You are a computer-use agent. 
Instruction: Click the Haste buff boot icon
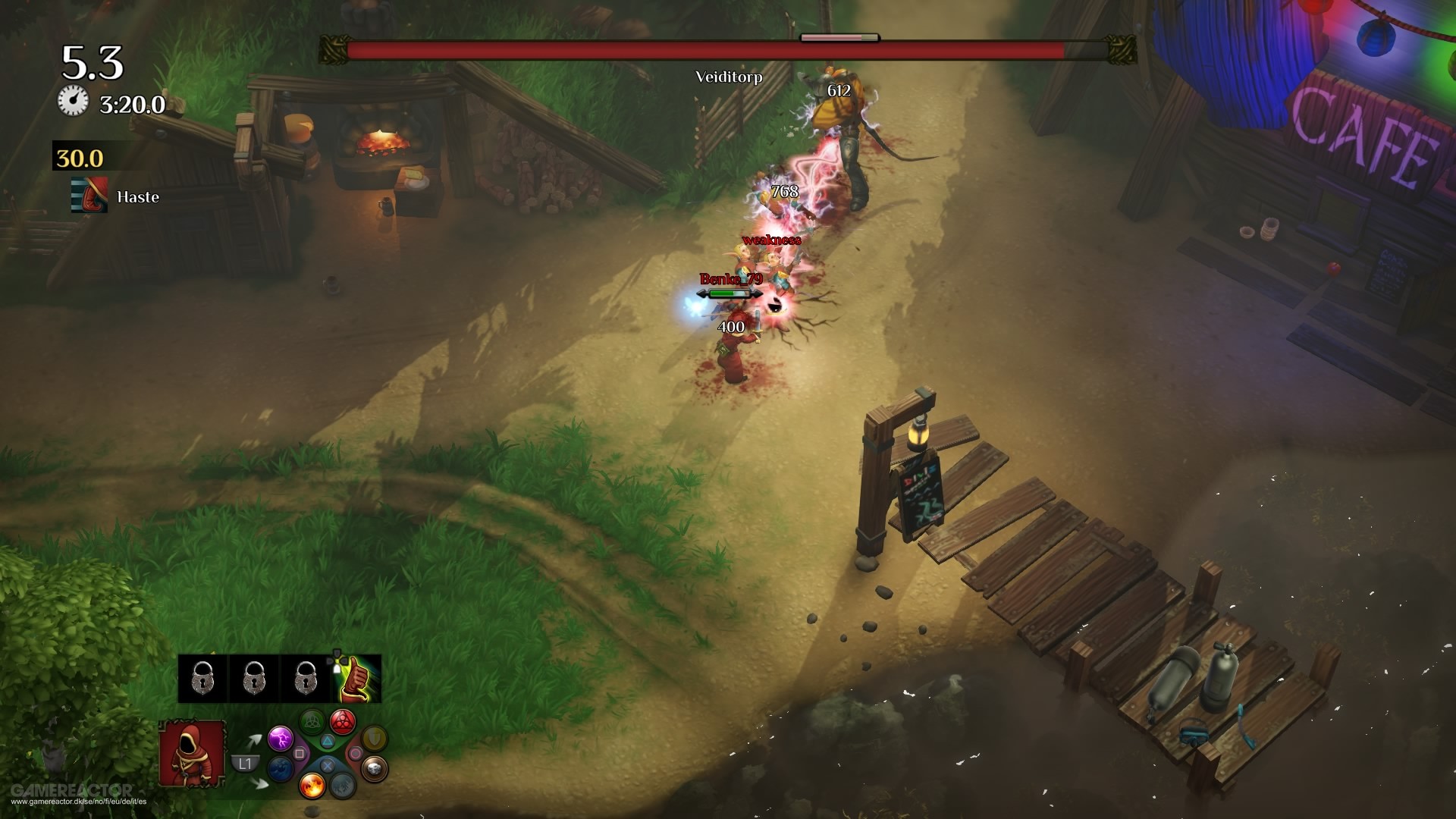pyautogui.click(x=89, y=196)
